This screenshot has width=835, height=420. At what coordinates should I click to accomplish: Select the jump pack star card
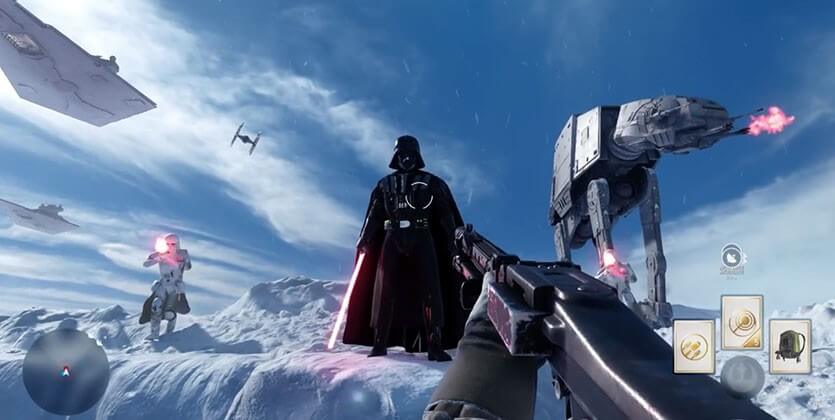789,346
